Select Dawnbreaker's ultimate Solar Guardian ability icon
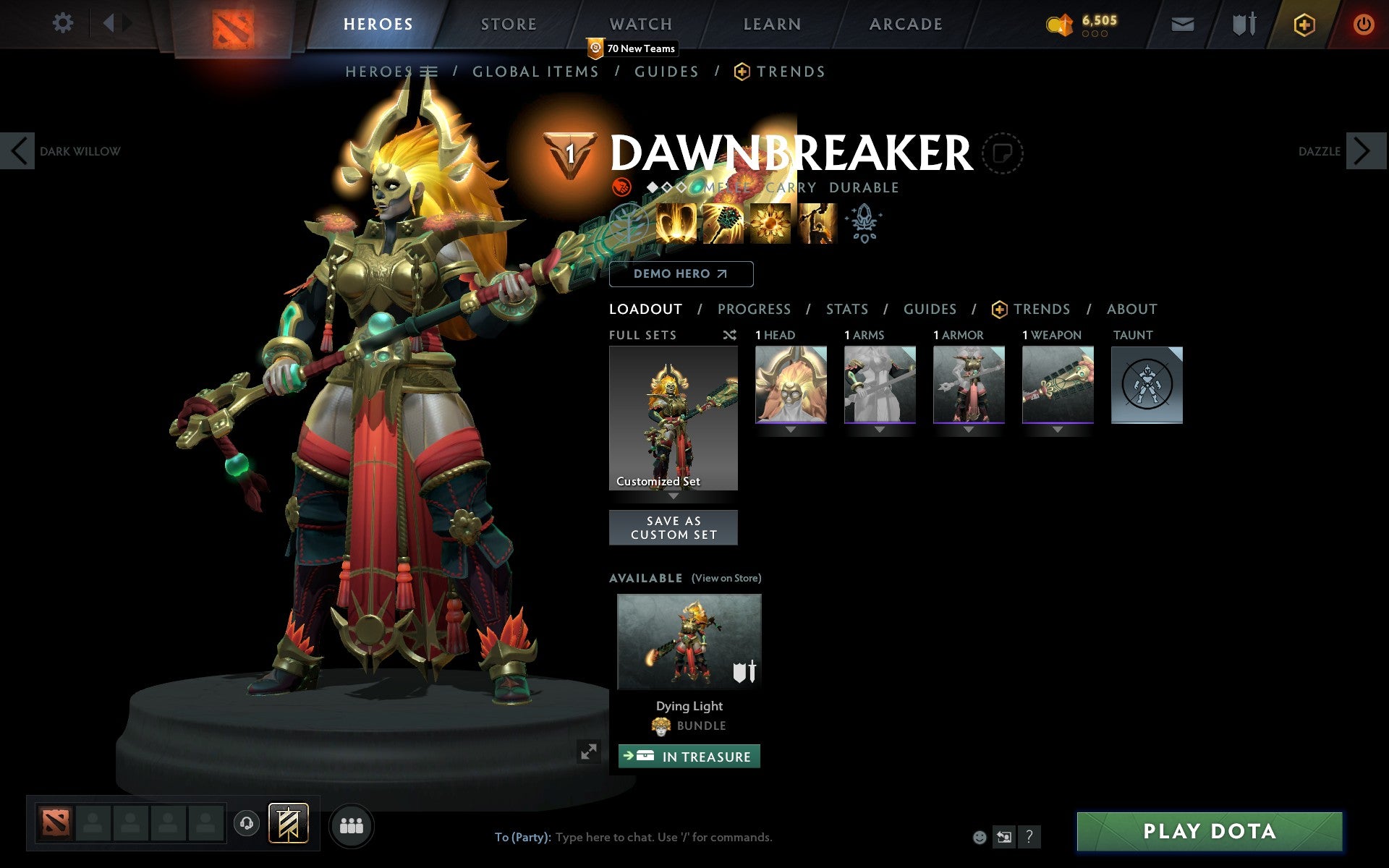1389x868 pixels. [x=818, y=224]
